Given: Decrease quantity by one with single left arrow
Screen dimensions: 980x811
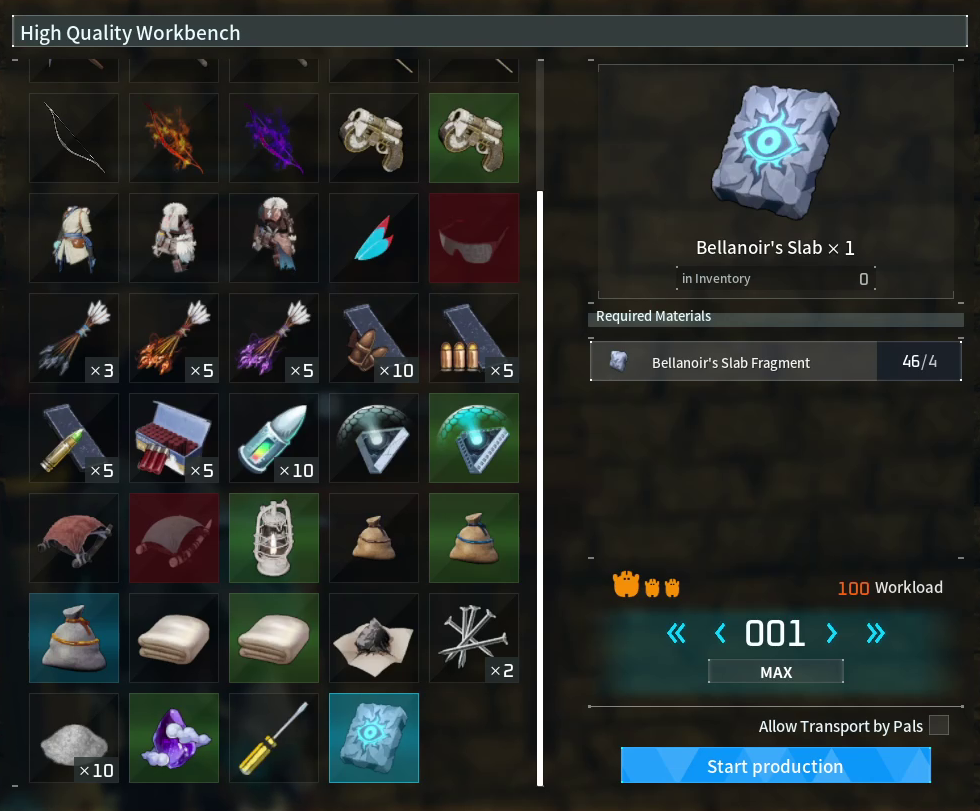Looking at the screenshot, I should coord(720,632).
